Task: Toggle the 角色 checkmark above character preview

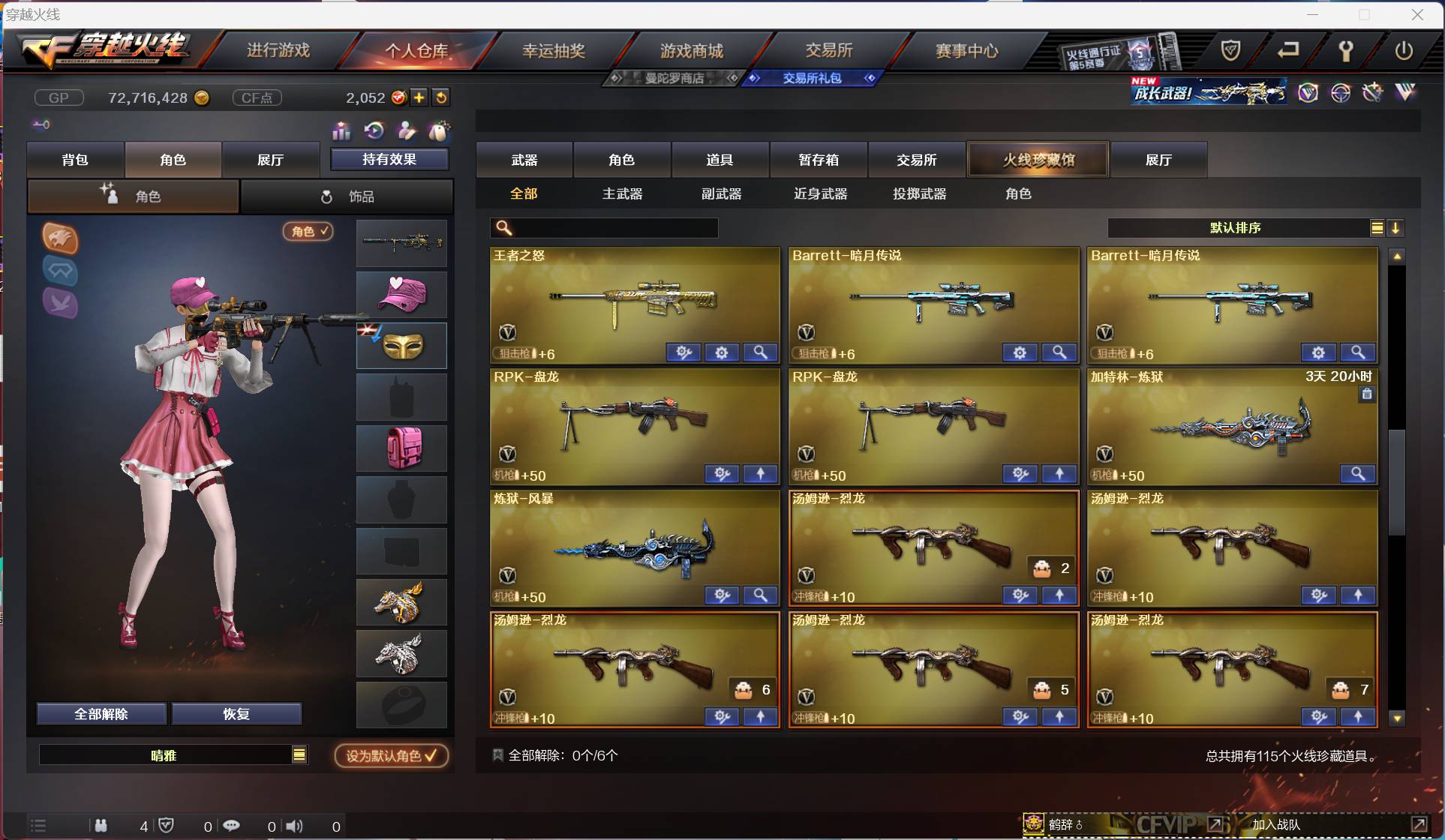Action: click(308, 232)
